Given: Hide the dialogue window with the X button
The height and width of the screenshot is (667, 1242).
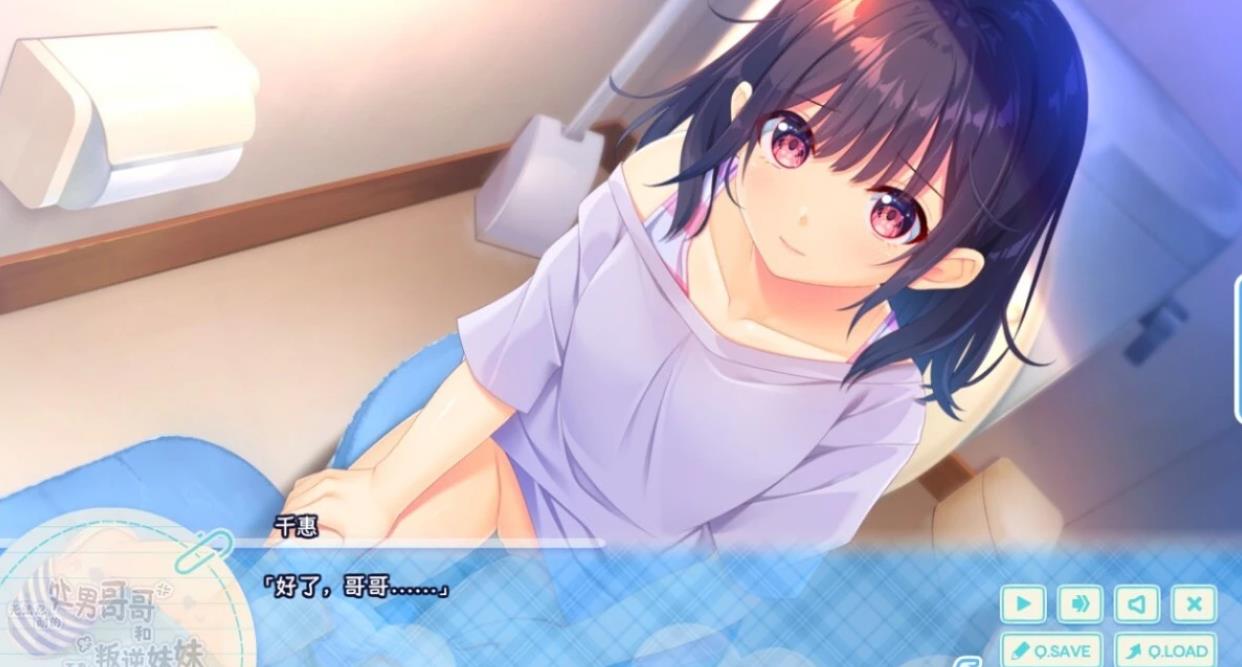Looking at the screenshot, I should pyautogui.click(x=1194, y=604).
